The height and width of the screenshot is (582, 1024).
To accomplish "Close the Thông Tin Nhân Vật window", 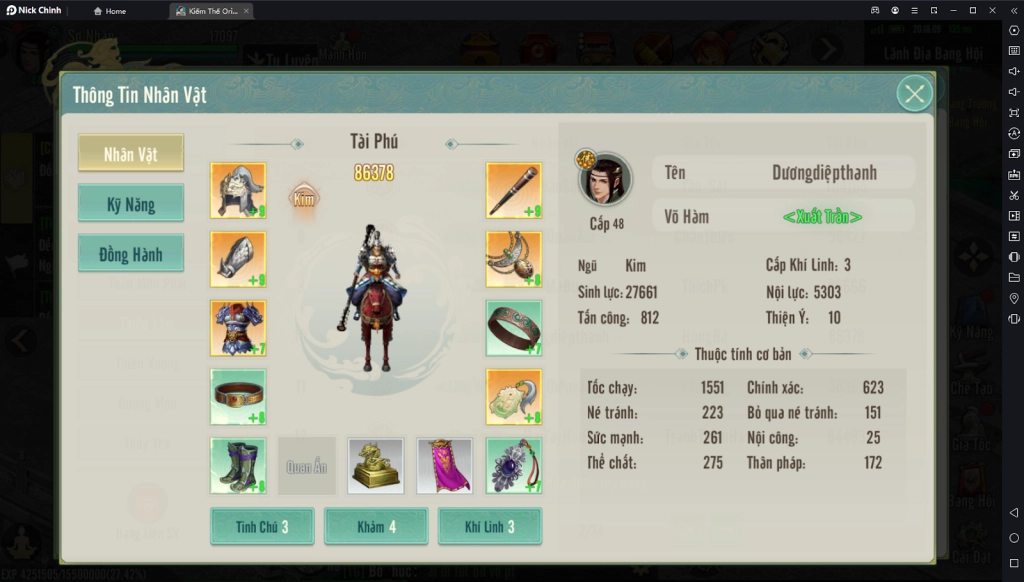I will click(x=914, y=94).
